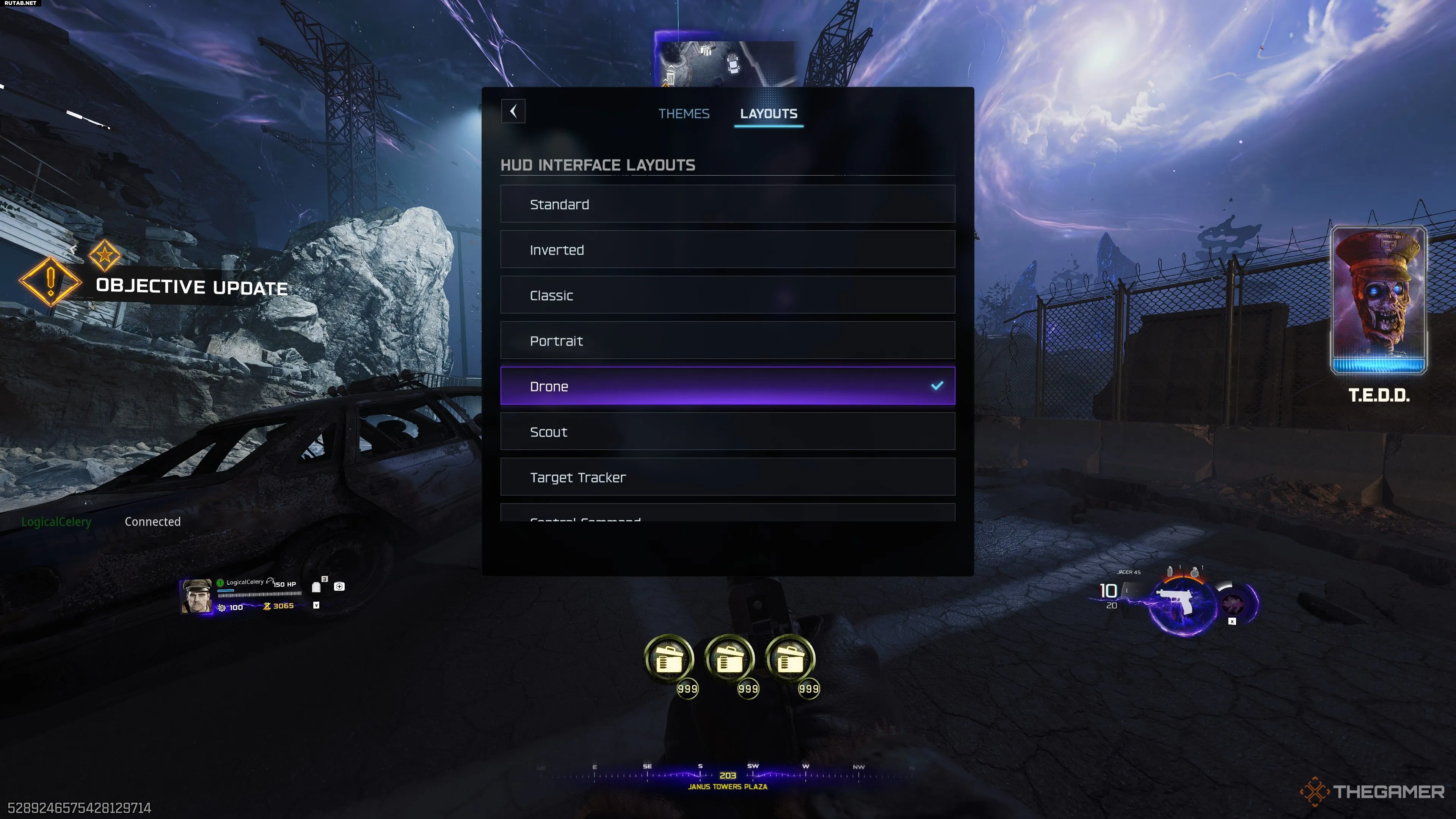Switch to the Scout layout
The height and width of the screenshot is (819, 1456).
pos(728,432)
